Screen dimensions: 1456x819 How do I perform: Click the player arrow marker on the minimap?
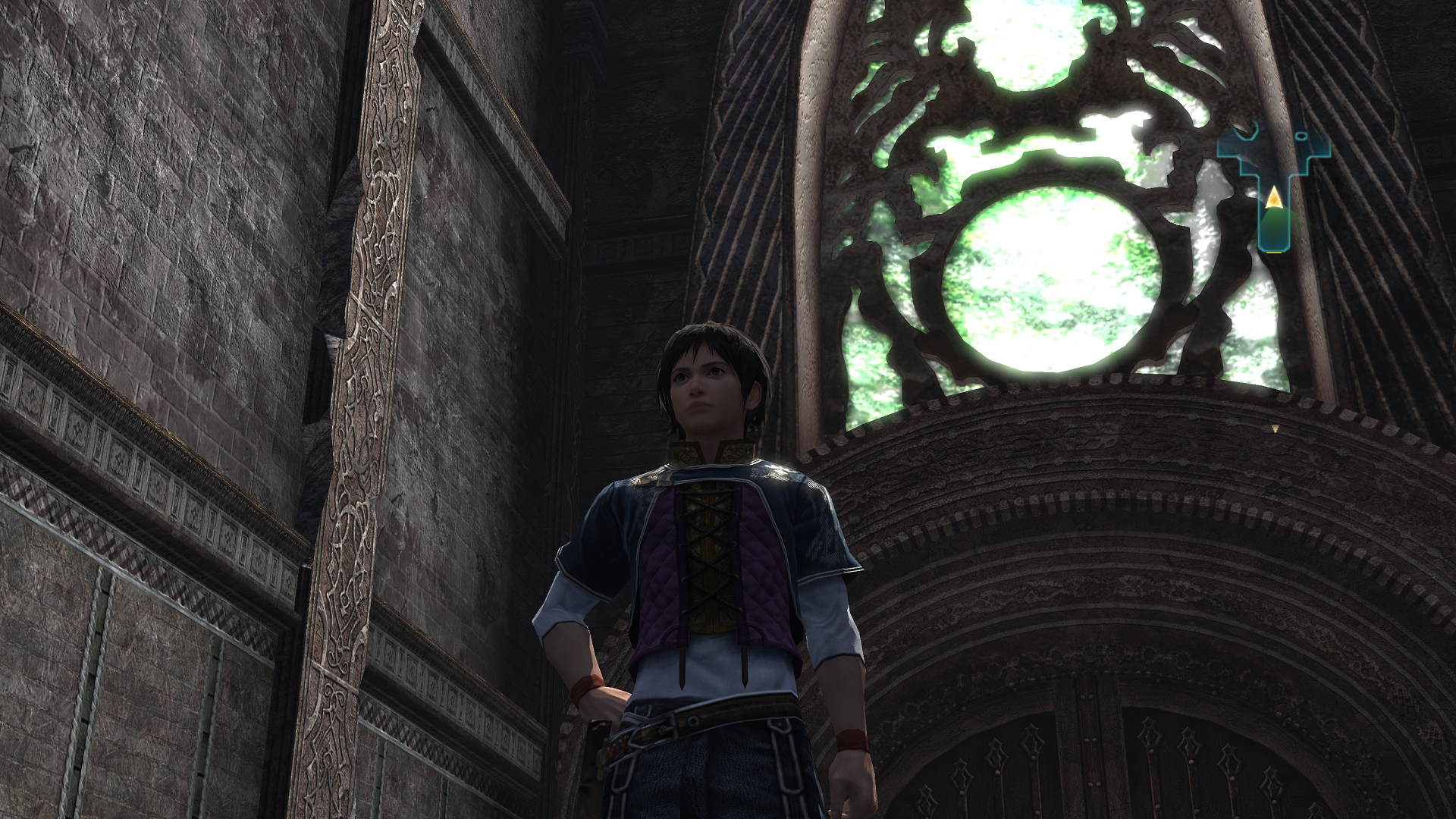coord(1274,197)
